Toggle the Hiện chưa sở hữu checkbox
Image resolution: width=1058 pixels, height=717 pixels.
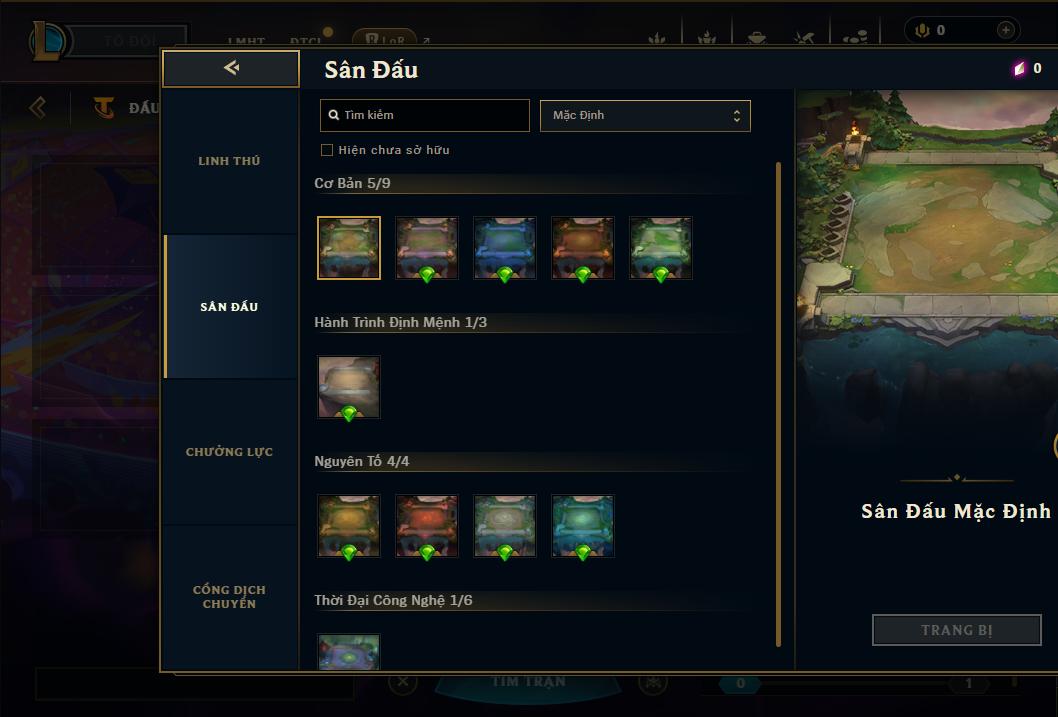point(327,150)
